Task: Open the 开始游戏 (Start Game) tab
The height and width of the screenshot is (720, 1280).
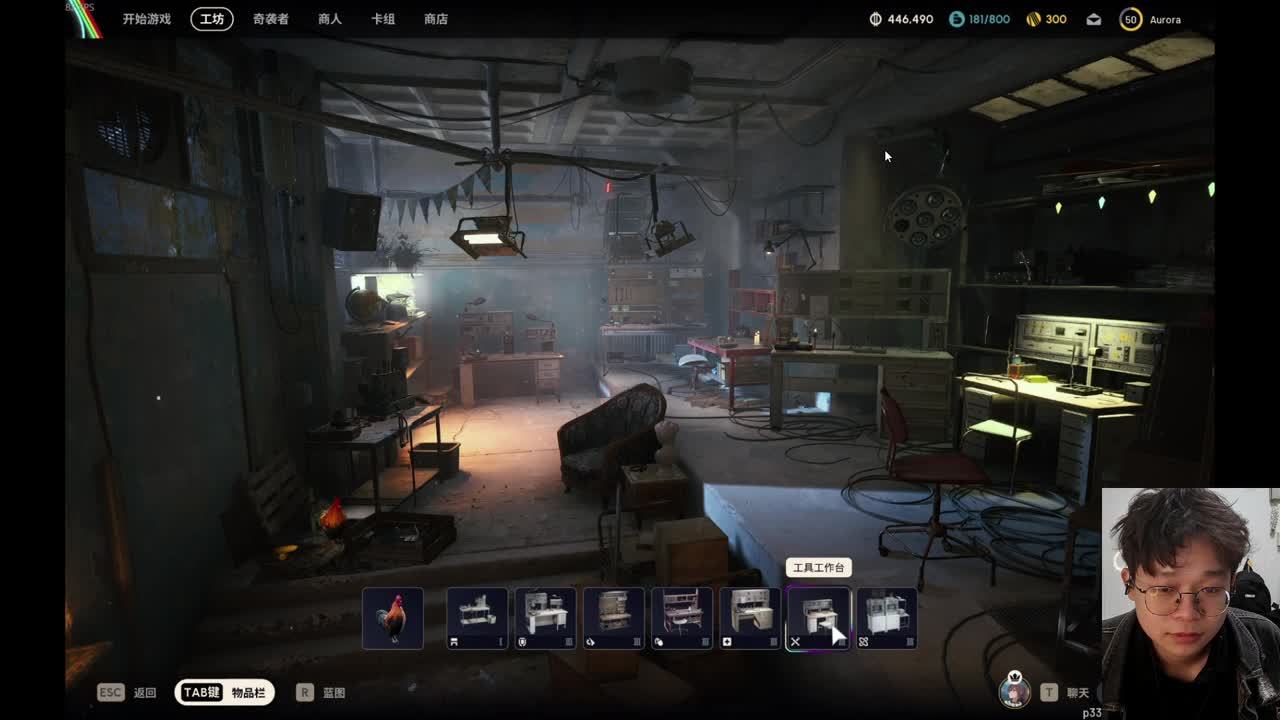Action: (146, 19)
